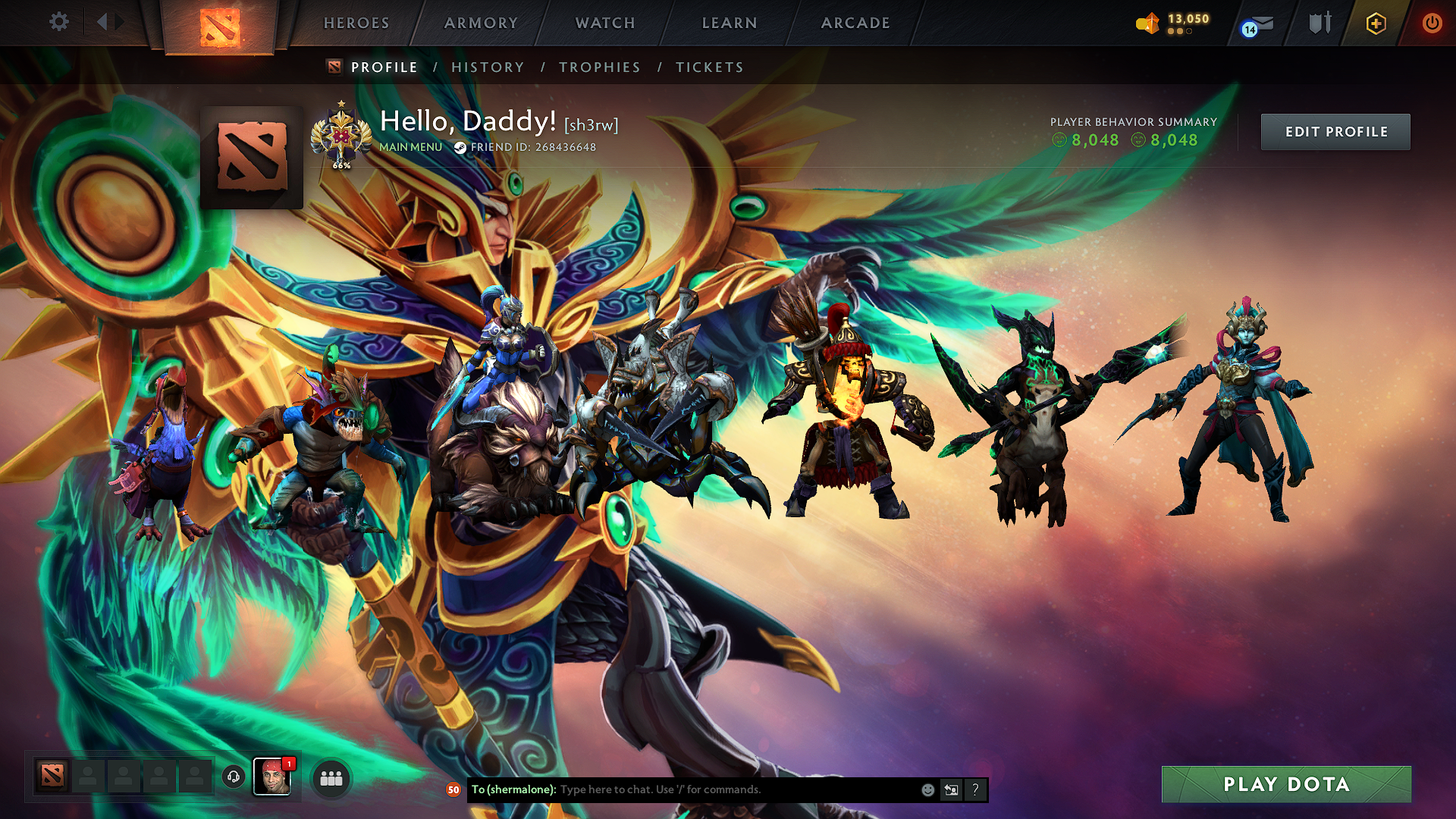
Task: Click the power button to exit Dota
Action: [1432, 23]
